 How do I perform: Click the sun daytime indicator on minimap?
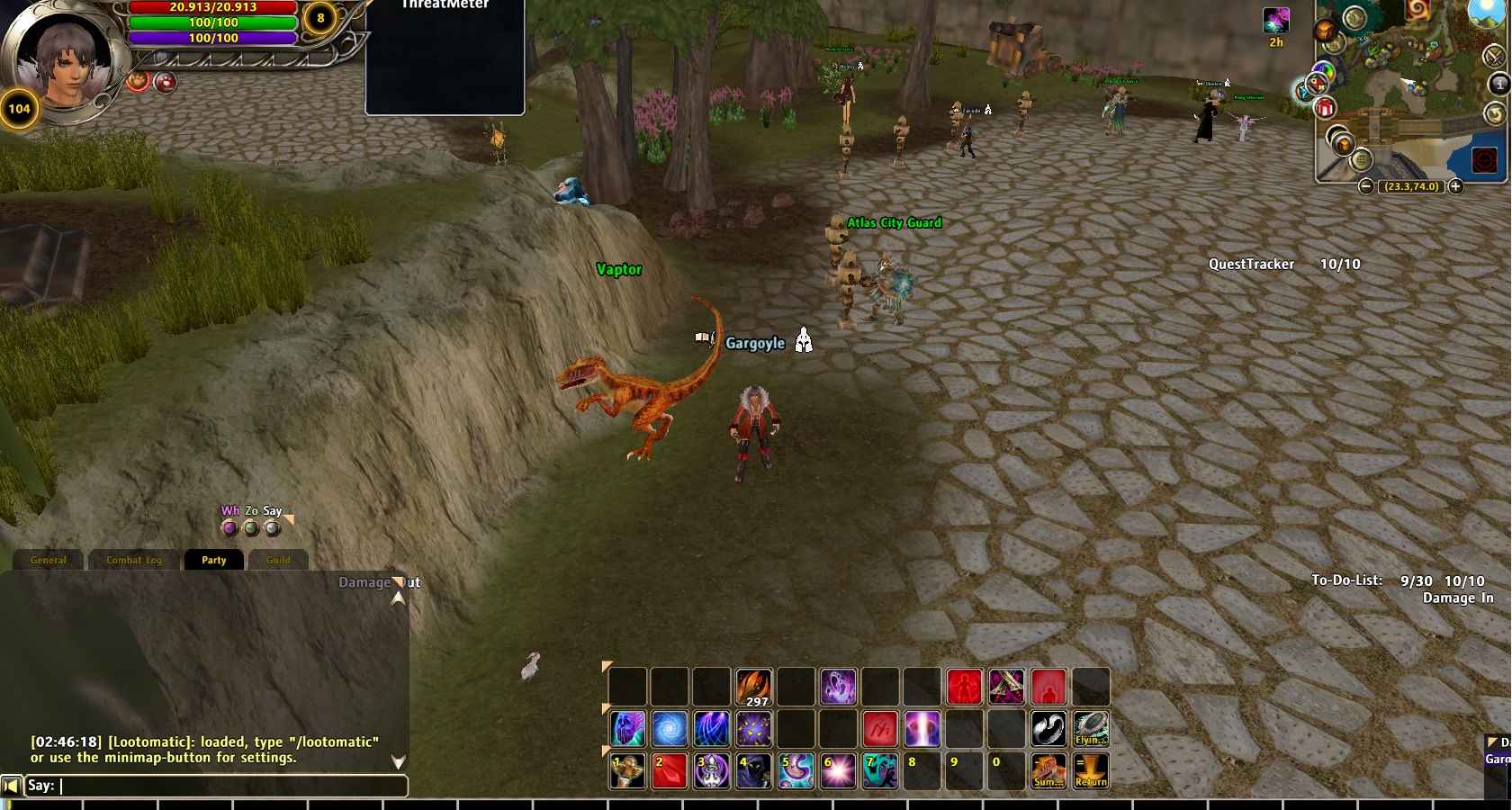1489,11
